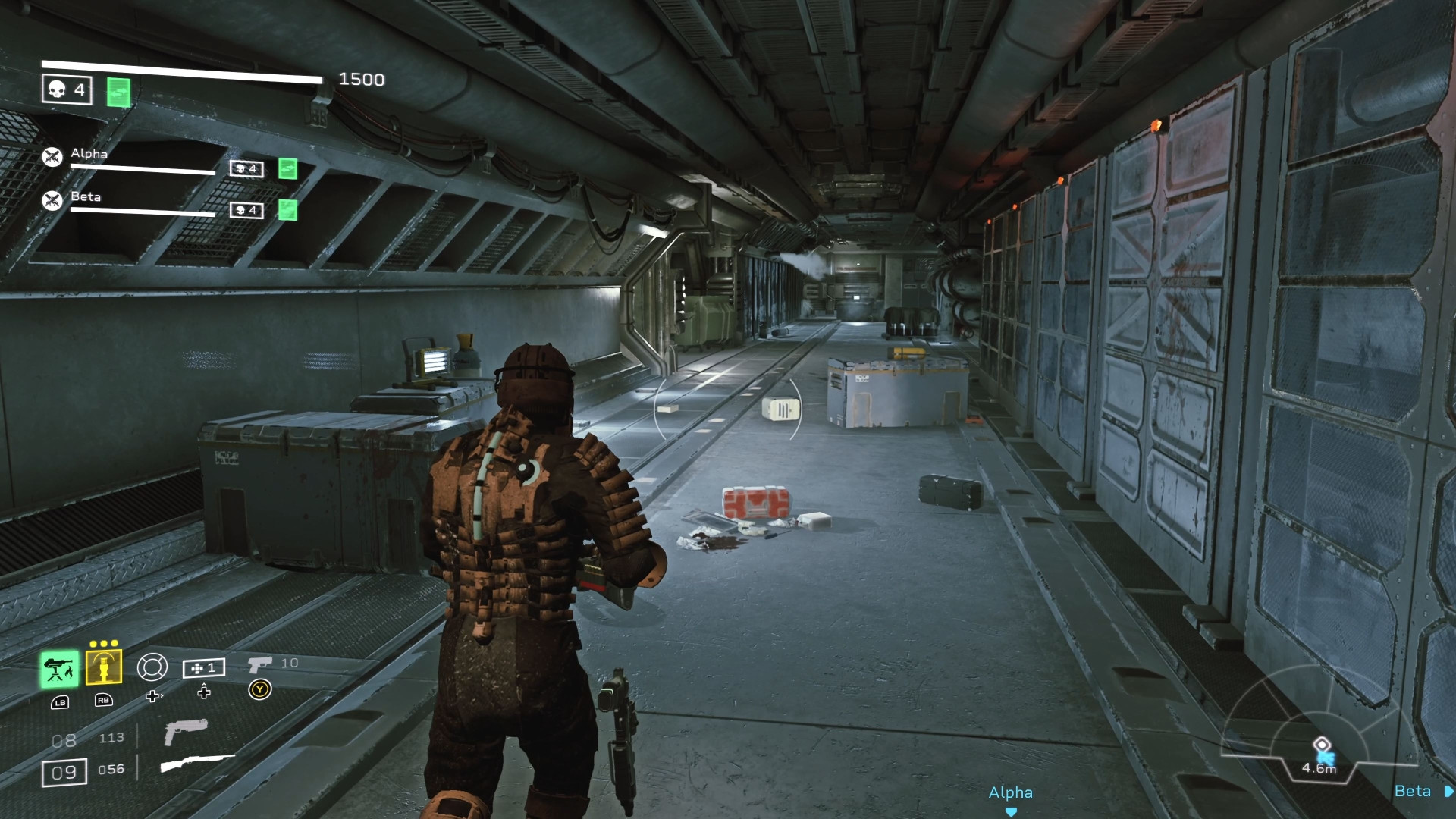Image resolution: width=1456 pixels, height=819 pixels.
Task: Click the skull kill counter showing 4
Action: (x=68, y=89)
